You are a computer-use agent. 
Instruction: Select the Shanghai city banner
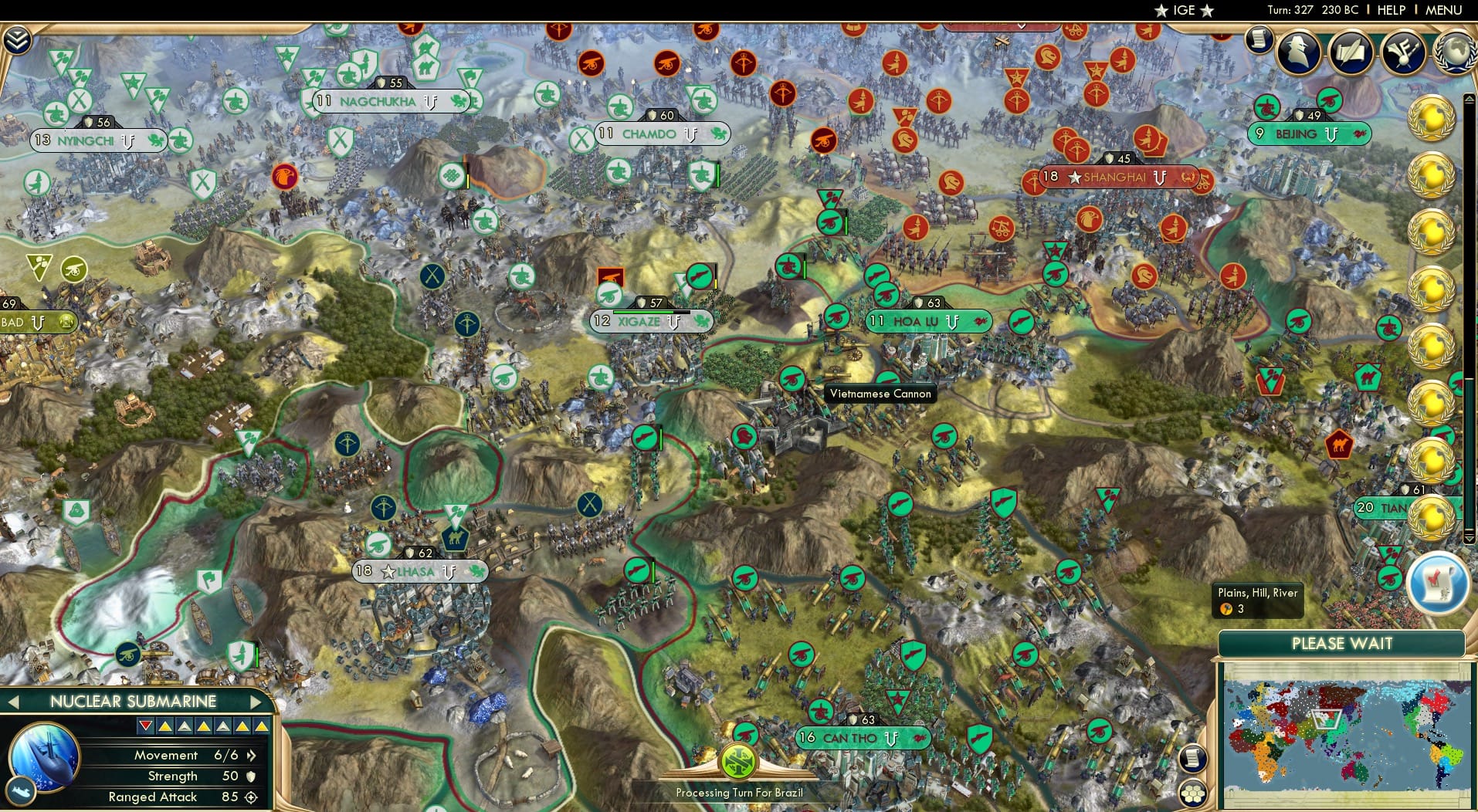click(x=1114, y=178)
